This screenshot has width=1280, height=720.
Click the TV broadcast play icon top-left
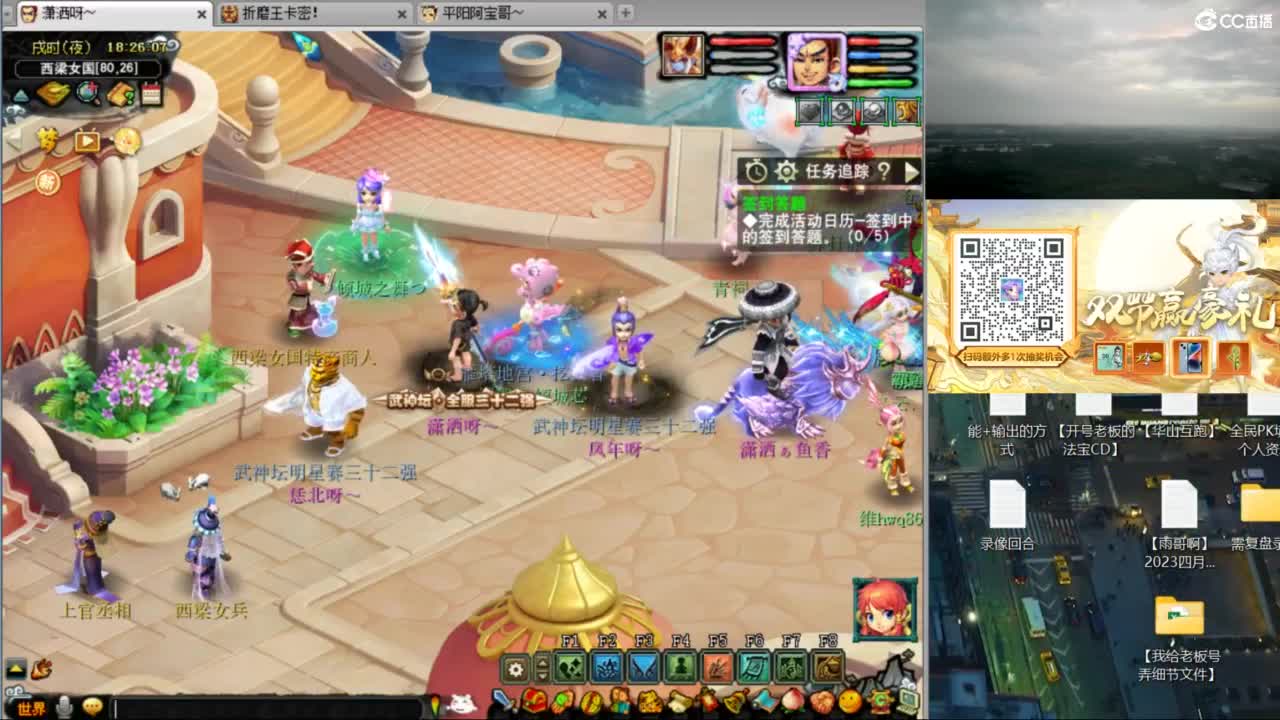86,140
